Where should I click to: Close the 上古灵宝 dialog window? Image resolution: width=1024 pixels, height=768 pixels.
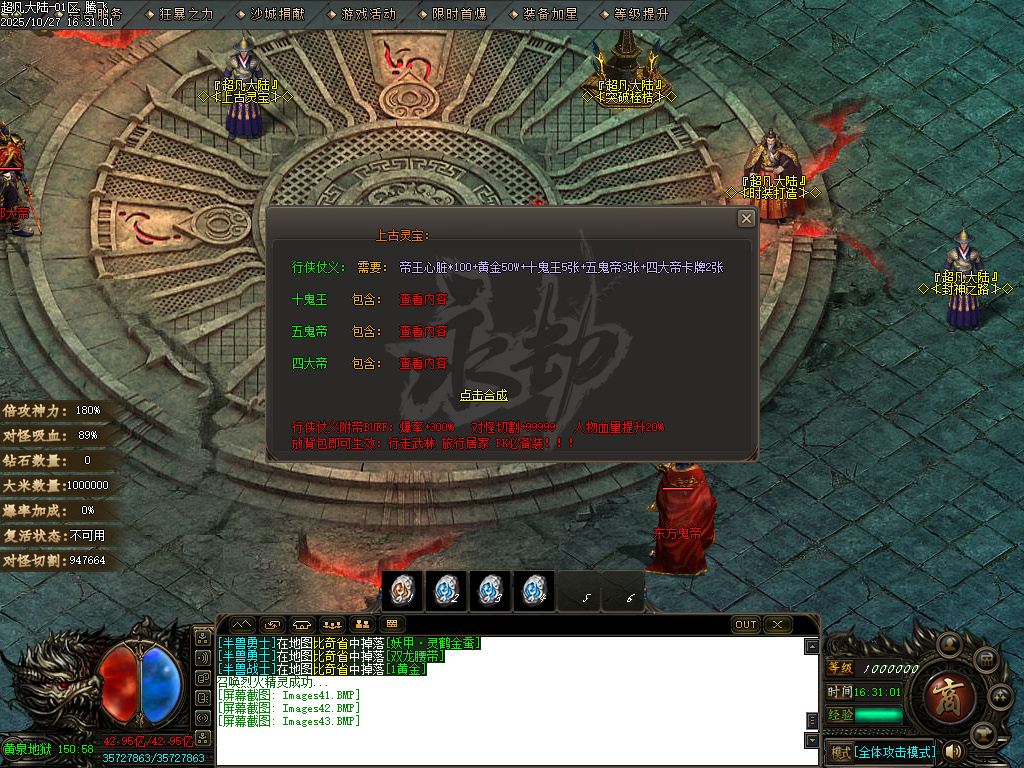click(x=746, y=219)
